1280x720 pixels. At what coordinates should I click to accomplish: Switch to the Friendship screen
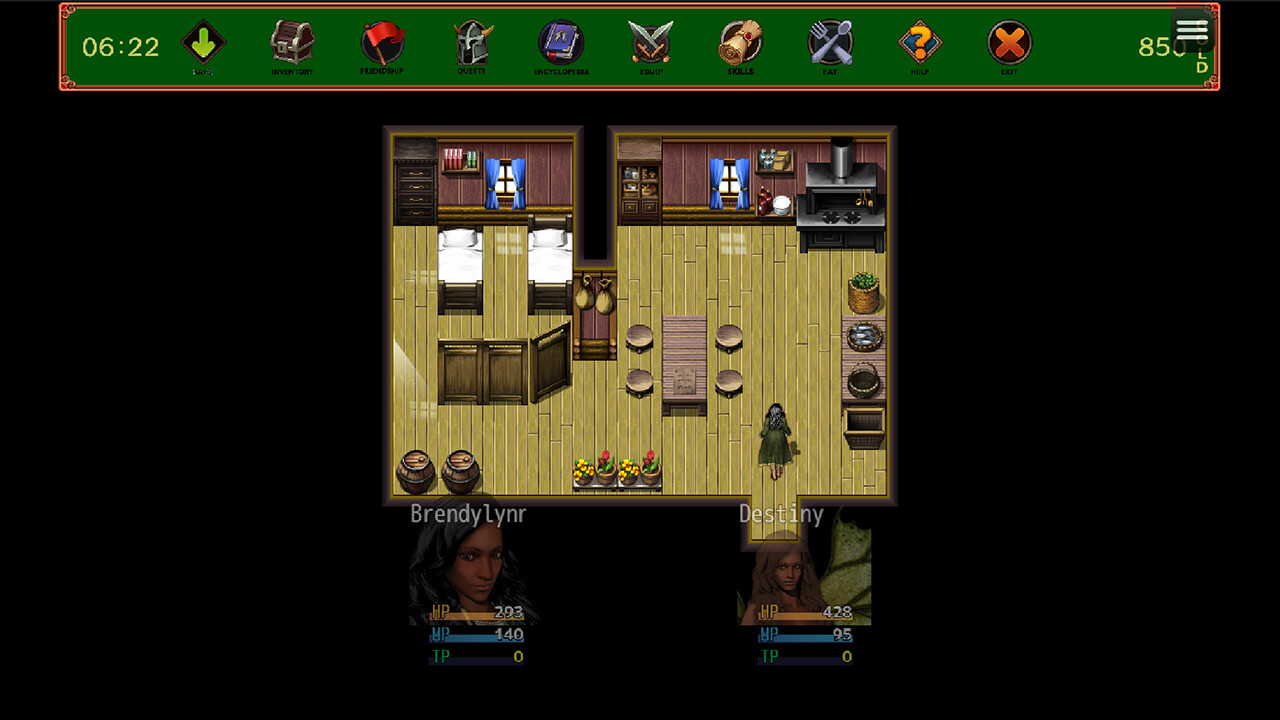point(381,44)
